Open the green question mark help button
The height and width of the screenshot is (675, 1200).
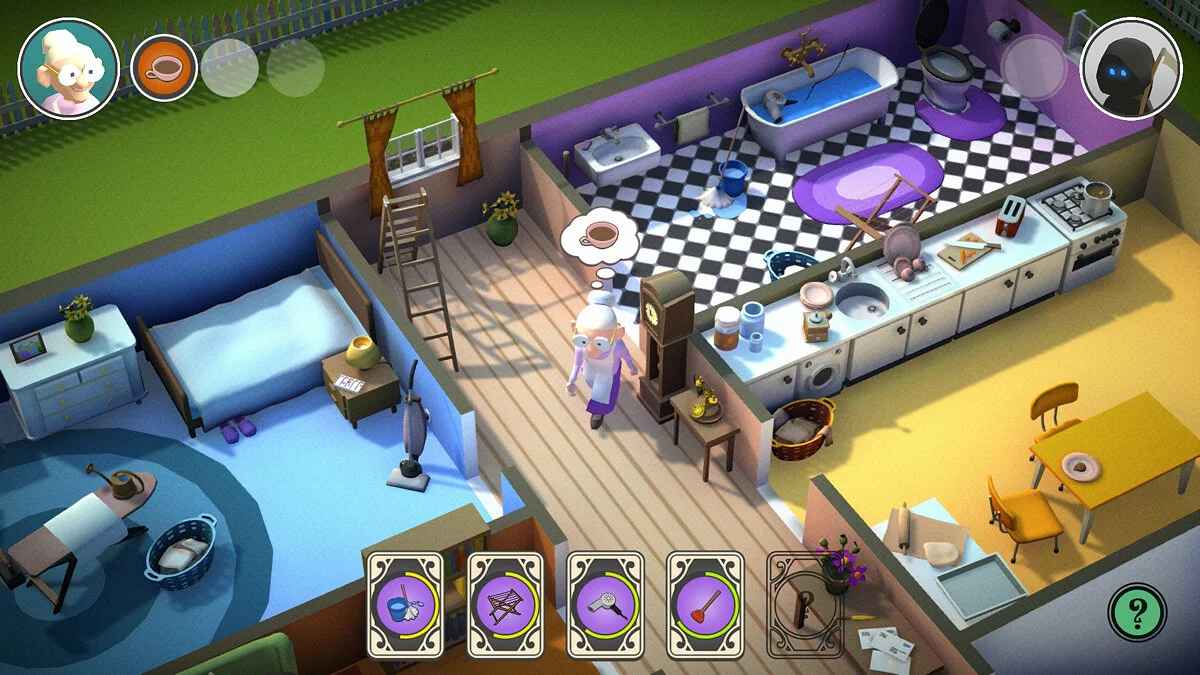coord(1137,612)
